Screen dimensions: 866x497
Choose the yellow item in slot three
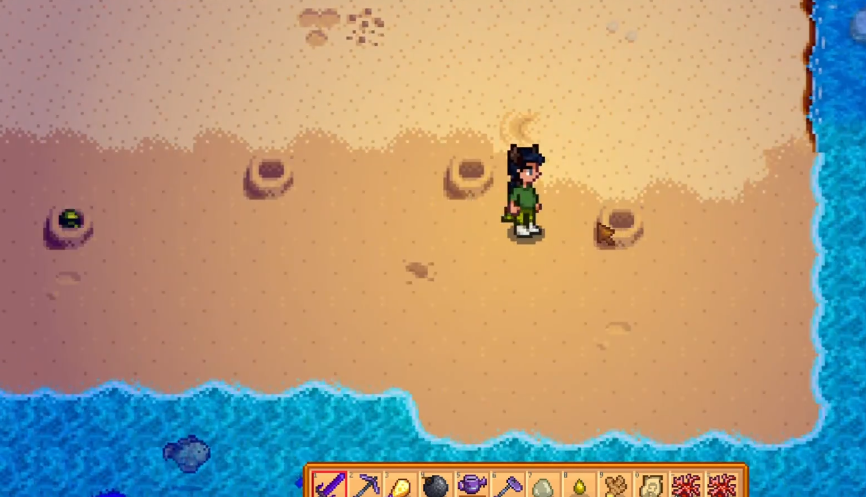(400, 487)
